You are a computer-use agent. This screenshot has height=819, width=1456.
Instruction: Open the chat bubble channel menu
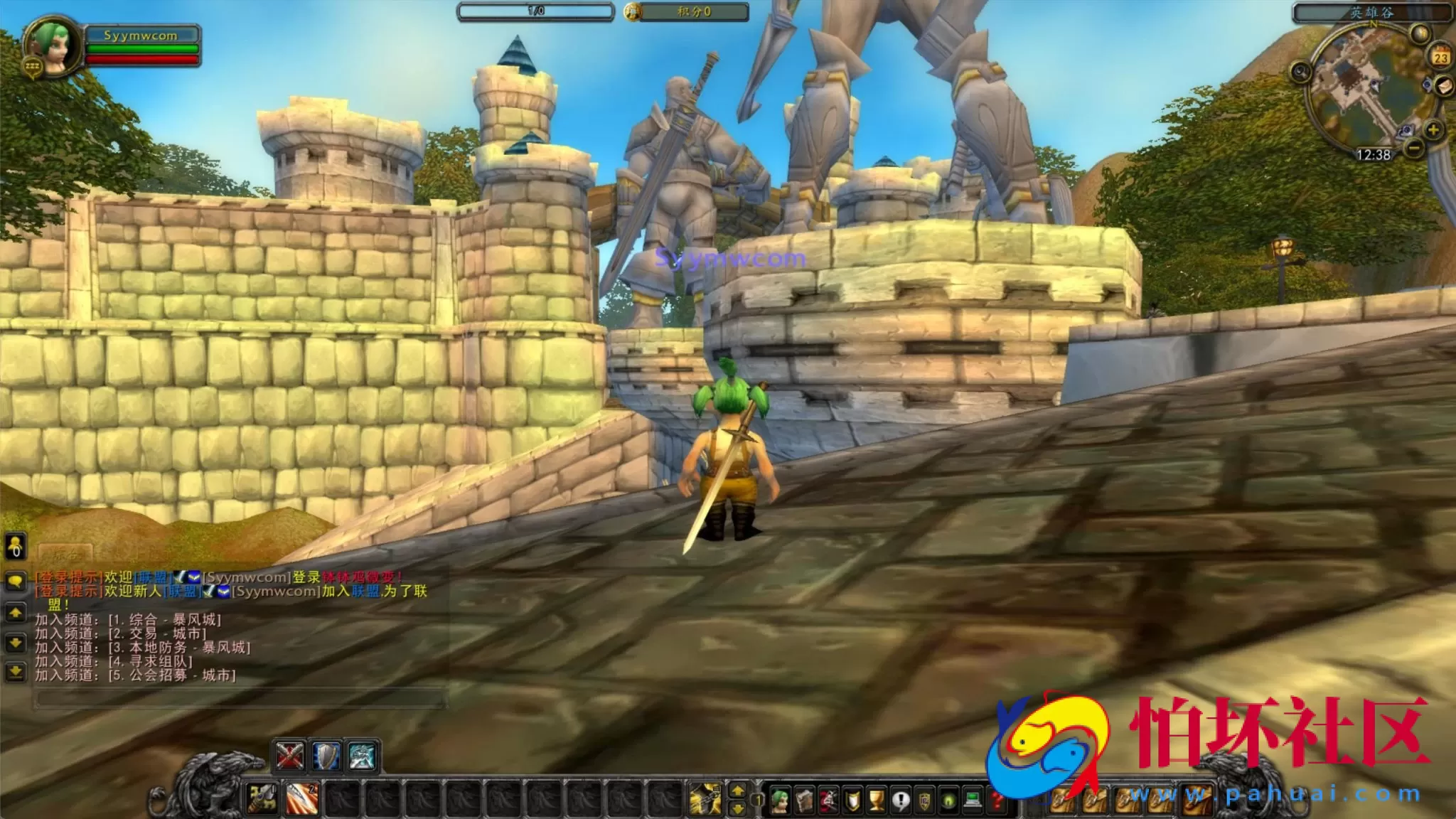(x=16, y=581)
